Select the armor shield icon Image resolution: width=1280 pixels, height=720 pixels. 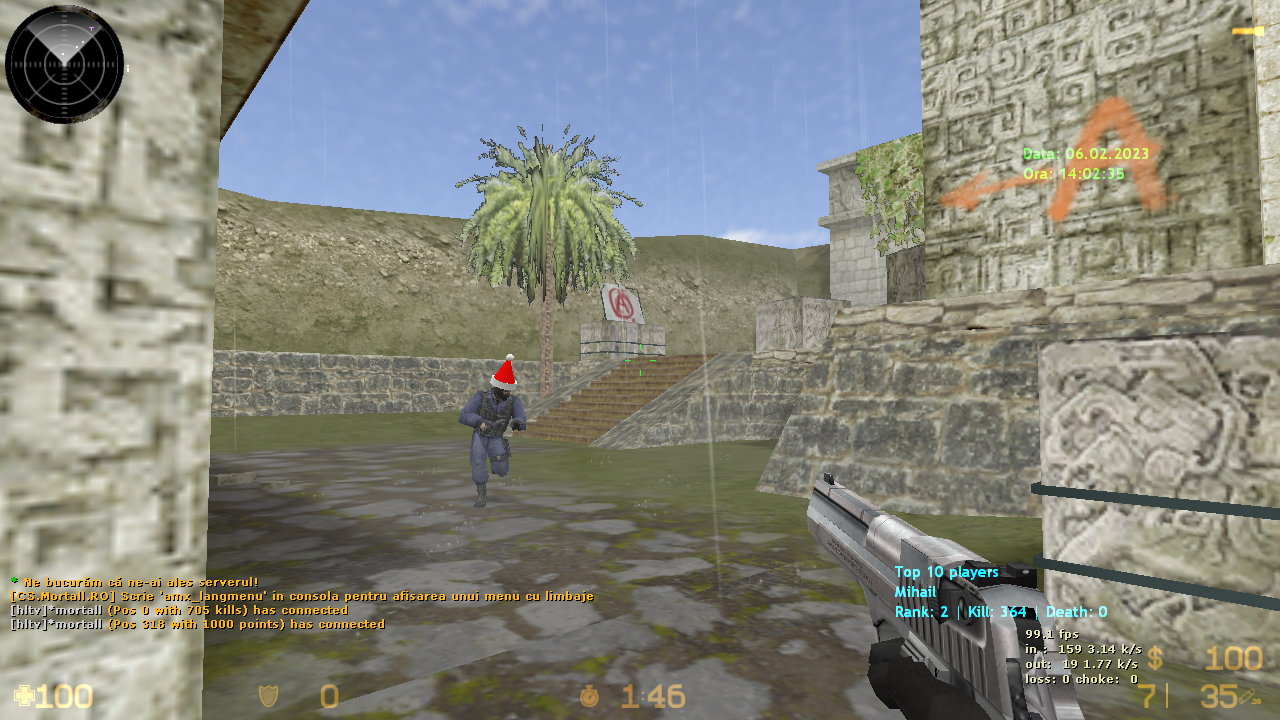coord(268,695)
